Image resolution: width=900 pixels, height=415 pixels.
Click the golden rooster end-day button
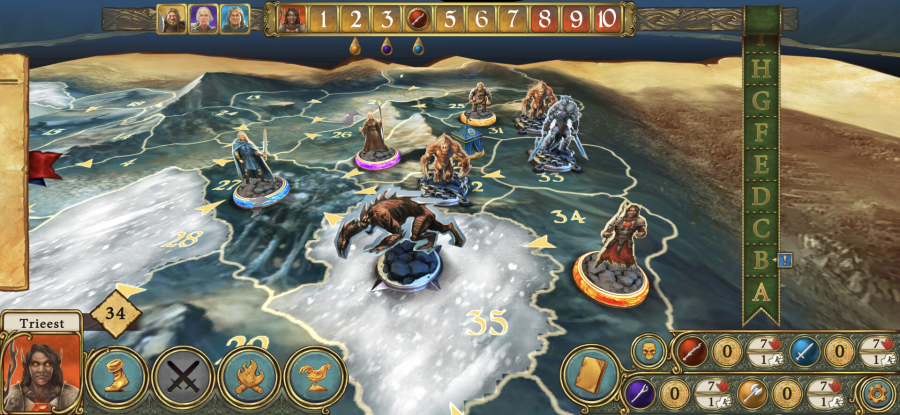[x=315, y=379]
